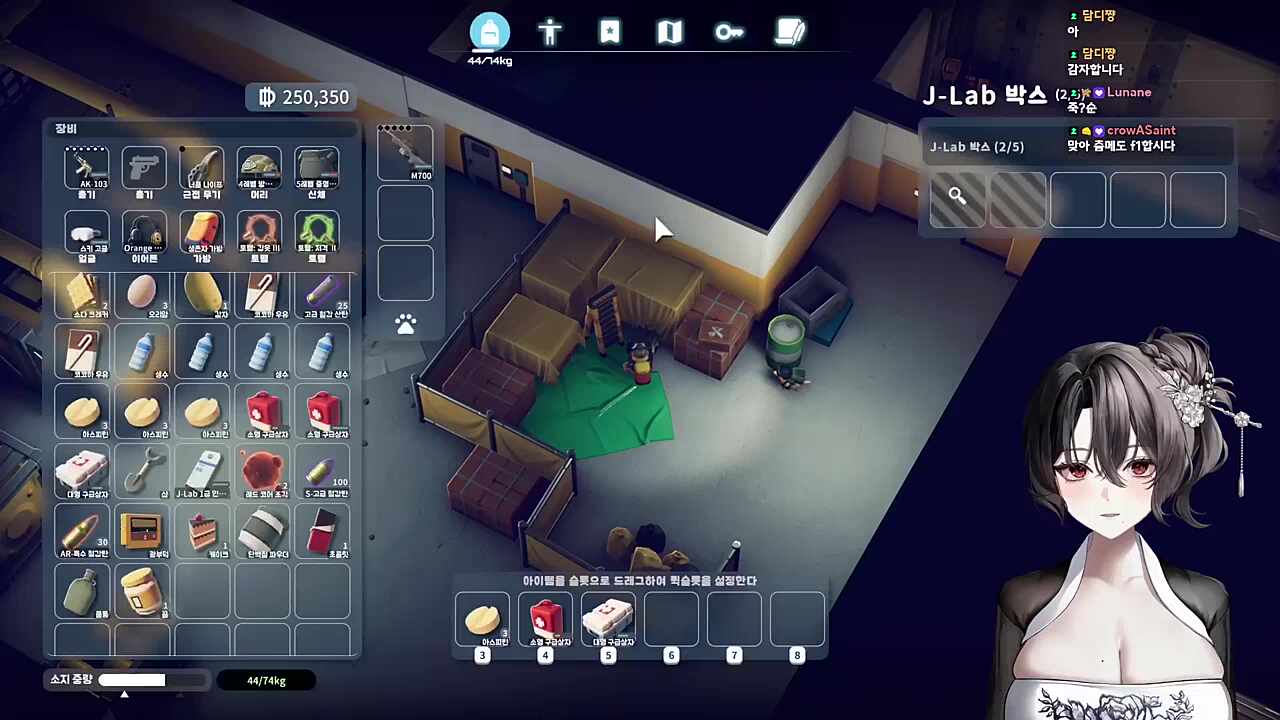1280x720 pixels.
Task: Select the Orange earphone slot
Action: [144, 235]
